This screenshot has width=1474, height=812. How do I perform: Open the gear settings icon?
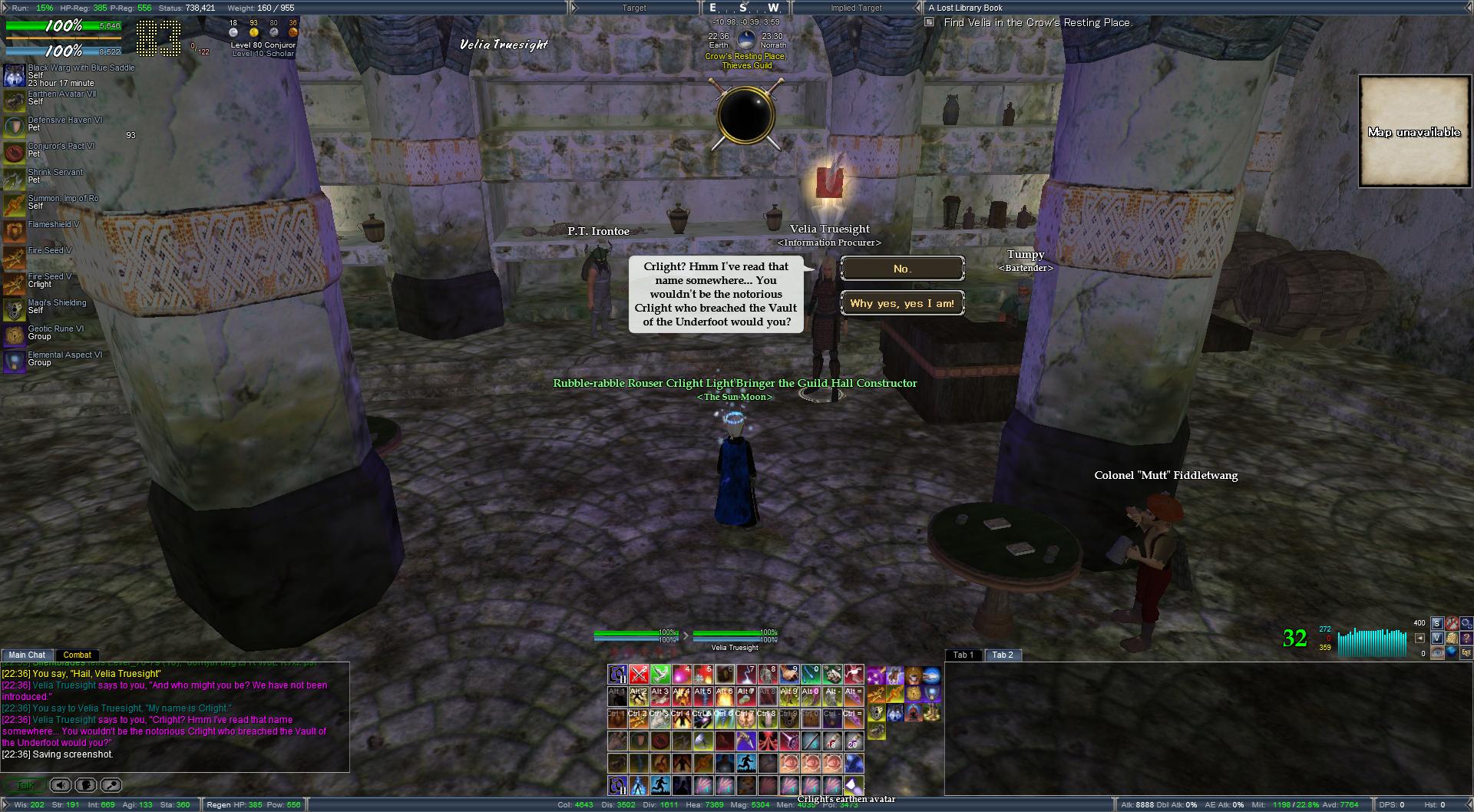click(1466, 624)
